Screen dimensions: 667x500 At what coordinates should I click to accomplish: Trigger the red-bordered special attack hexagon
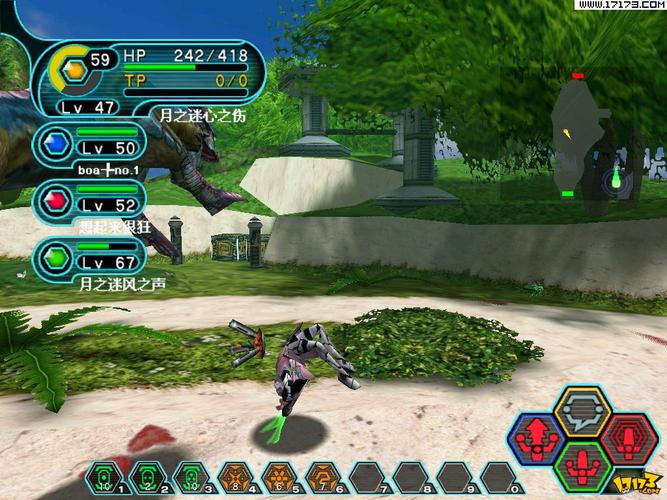point(628,438)
